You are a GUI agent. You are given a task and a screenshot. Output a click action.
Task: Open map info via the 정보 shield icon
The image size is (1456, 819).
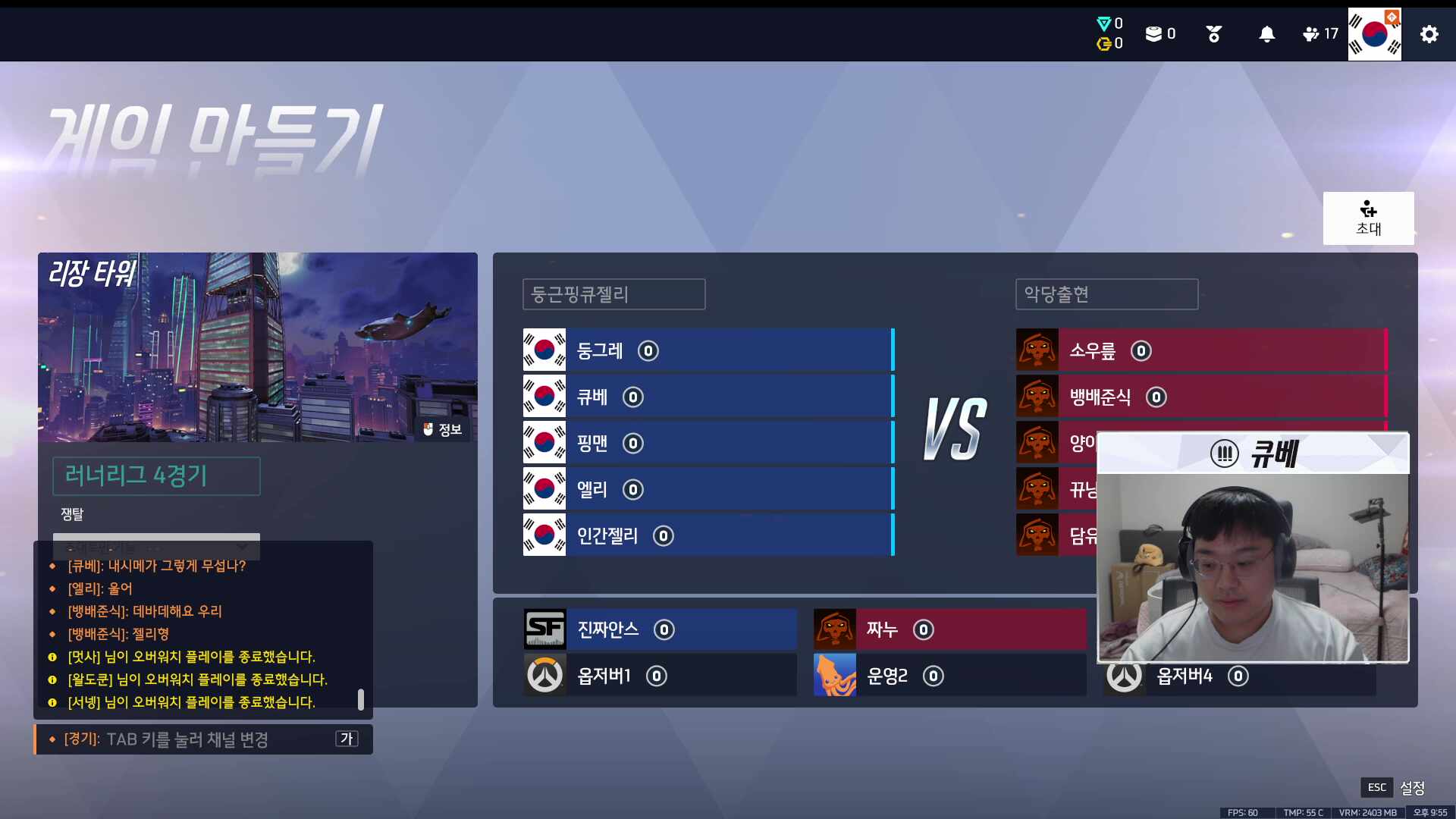(429, 429)
